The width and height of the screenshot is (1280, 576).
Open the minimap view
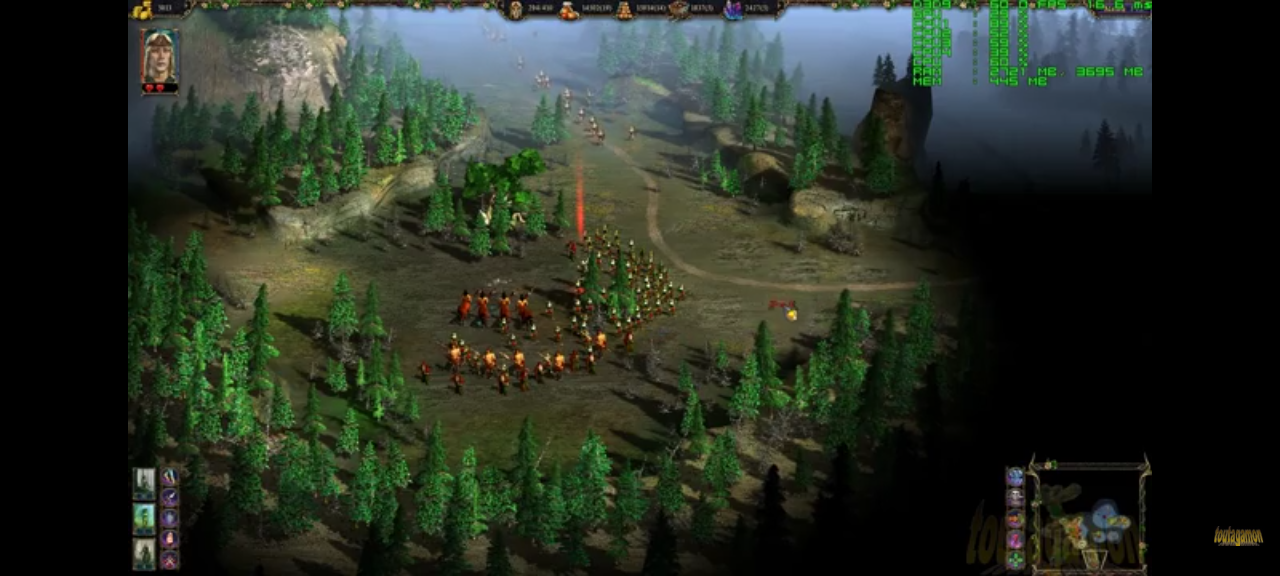[1088, 518]
